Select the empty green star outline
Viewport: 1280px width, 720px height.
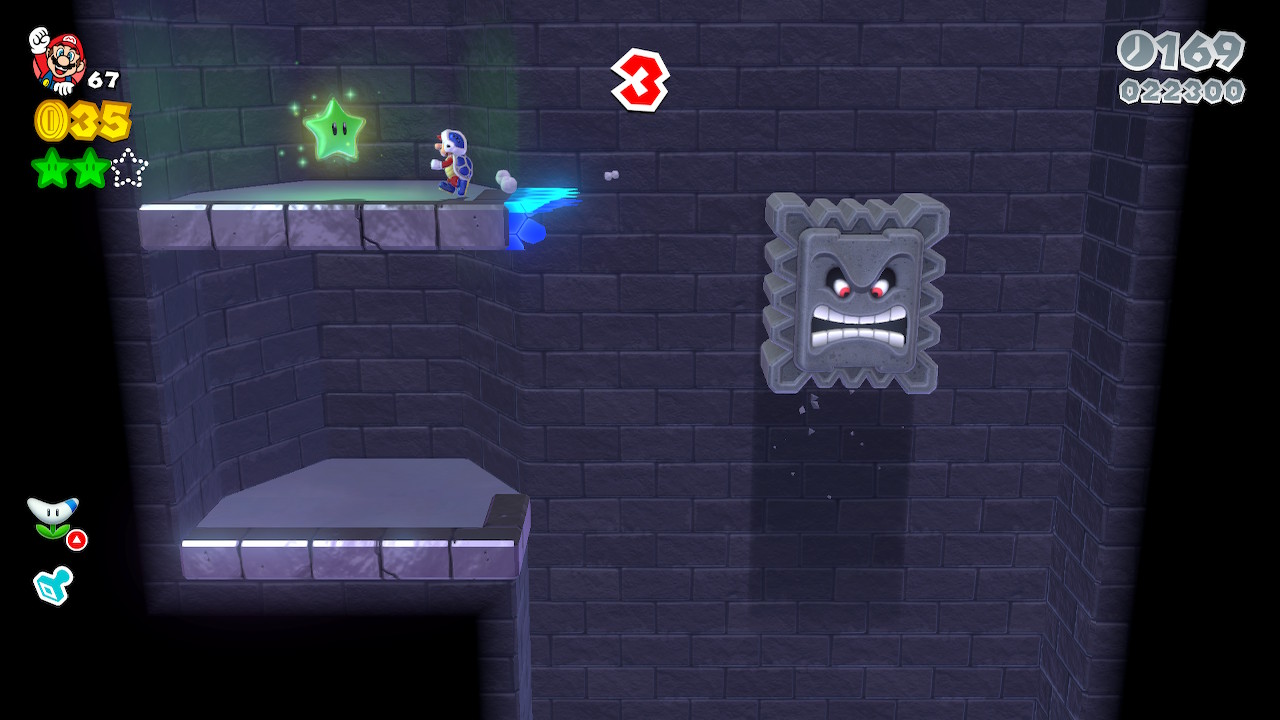point(128,168)
